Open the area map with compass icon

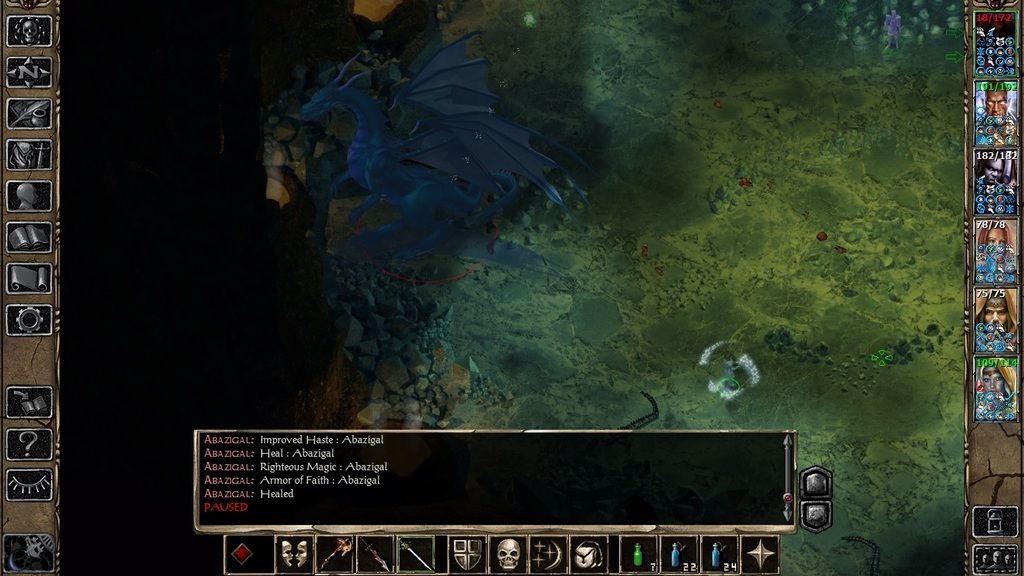pos(29,72)
